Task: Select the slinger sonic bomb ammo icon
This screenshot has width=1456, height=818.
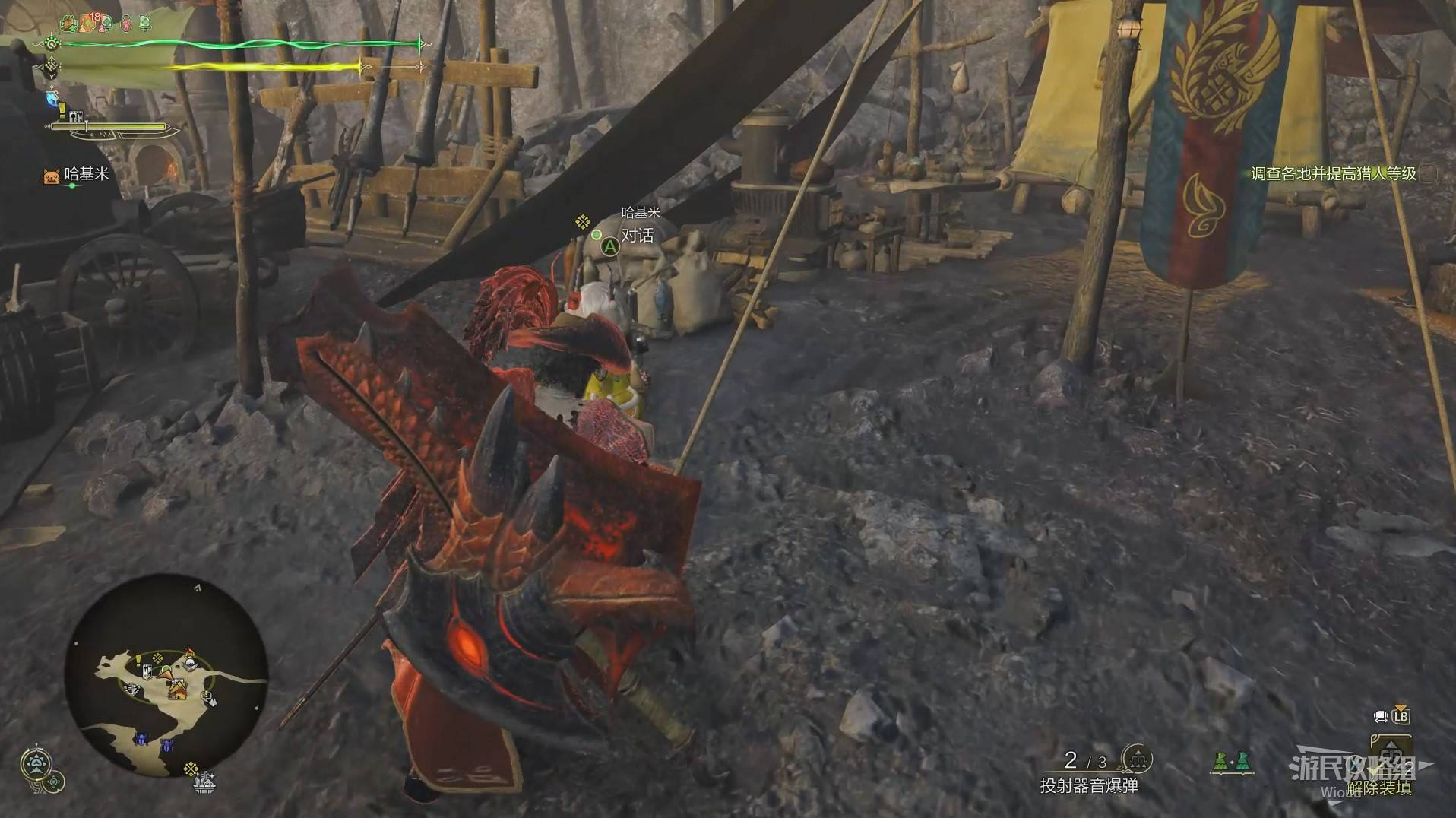Action: tap(1137, 758)
